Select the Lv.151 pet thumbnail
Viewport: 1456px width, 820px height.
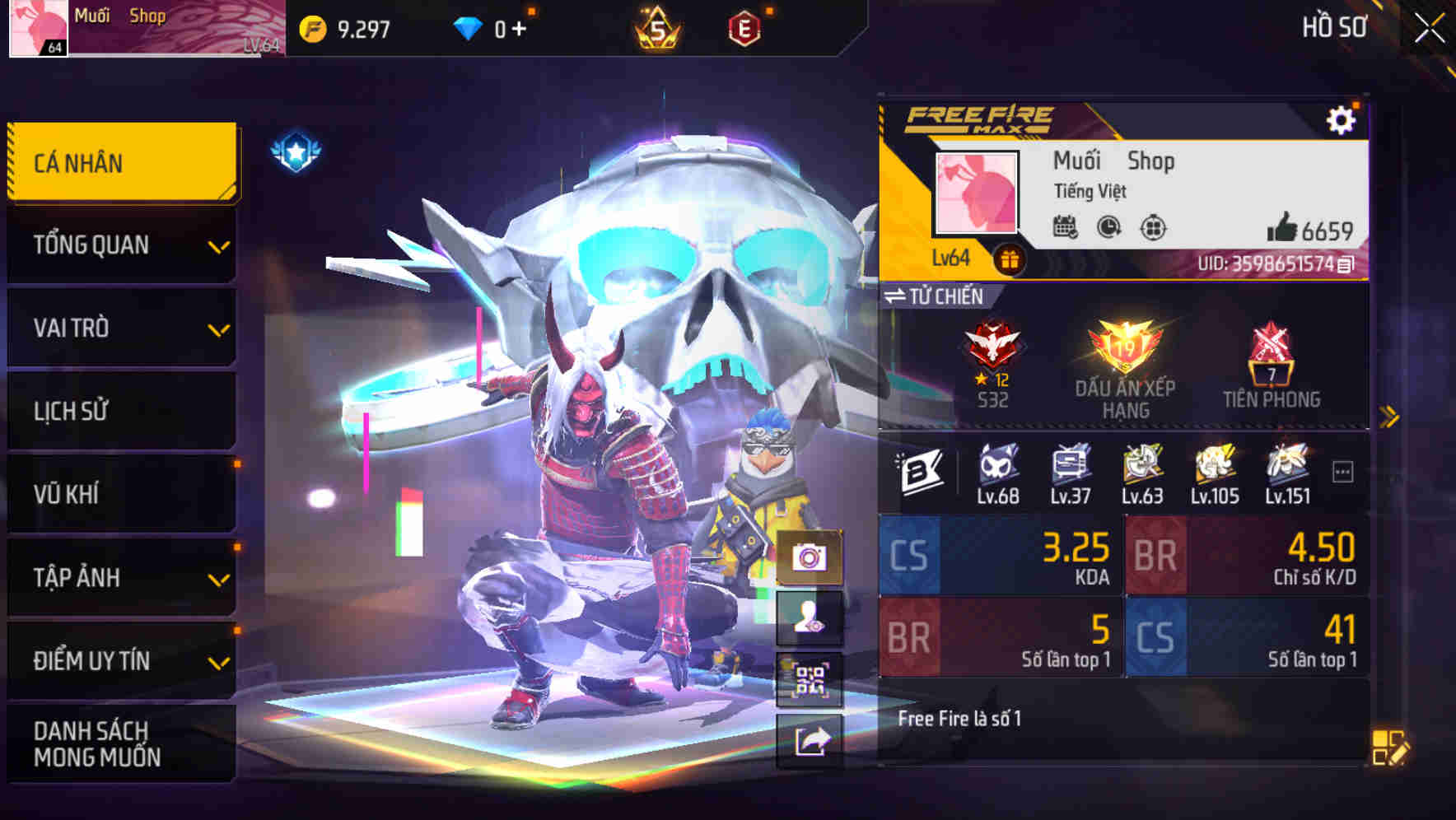pos(1286,465)
